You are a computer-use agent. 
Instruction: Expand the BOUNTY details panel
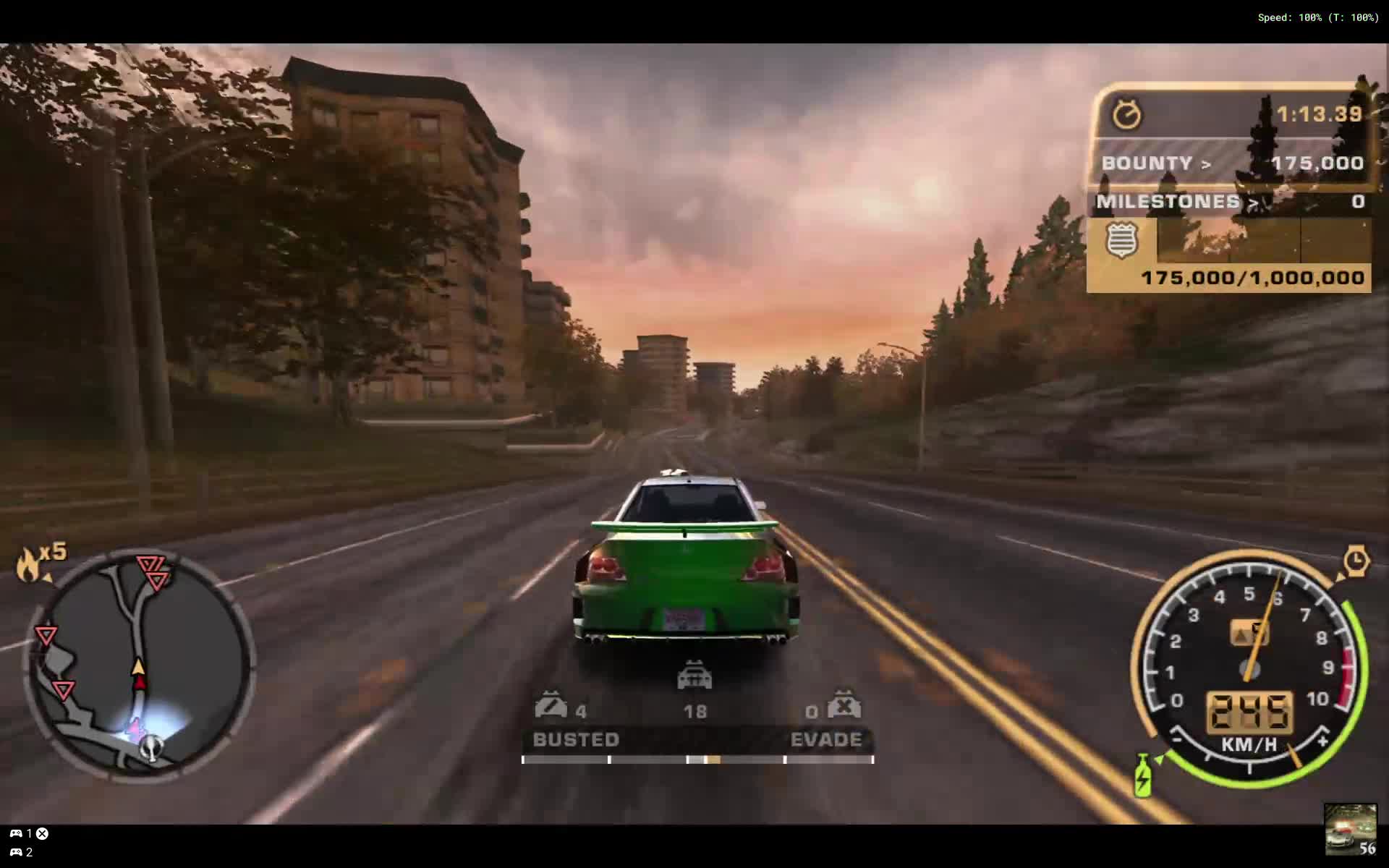click(x=1205, y=163)
